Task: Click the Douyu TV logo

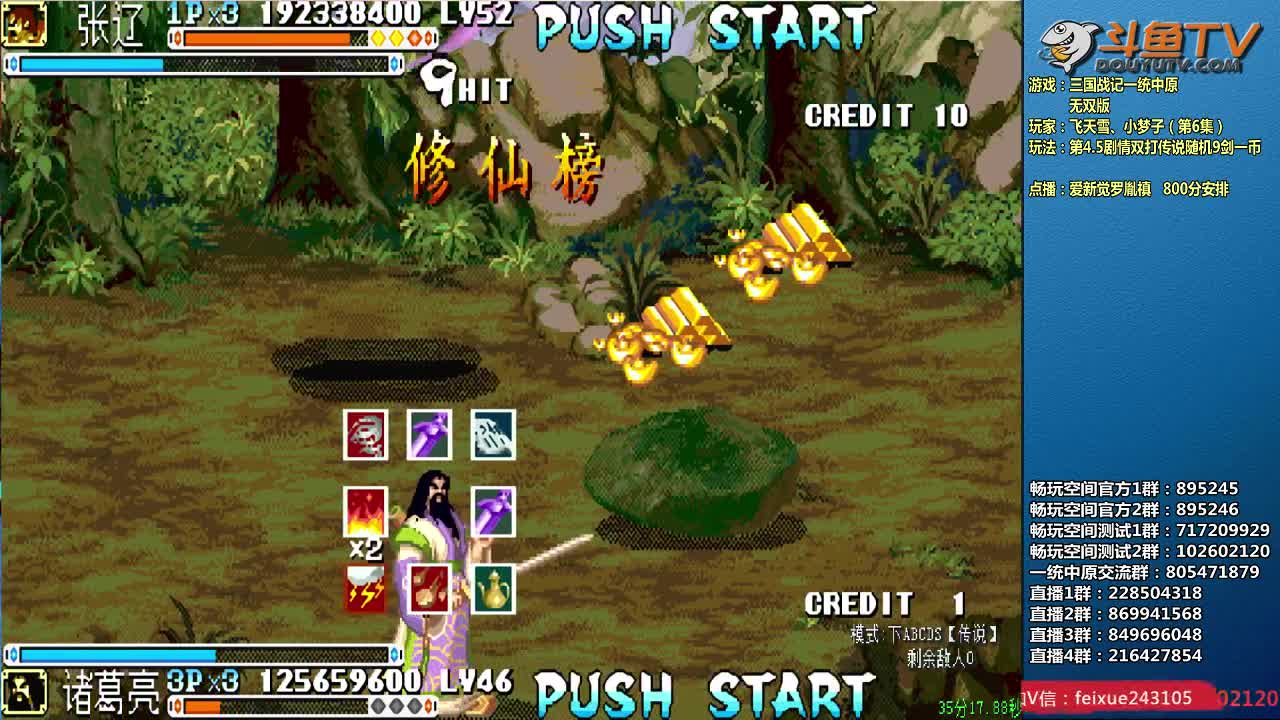Action: (1150, 45)
